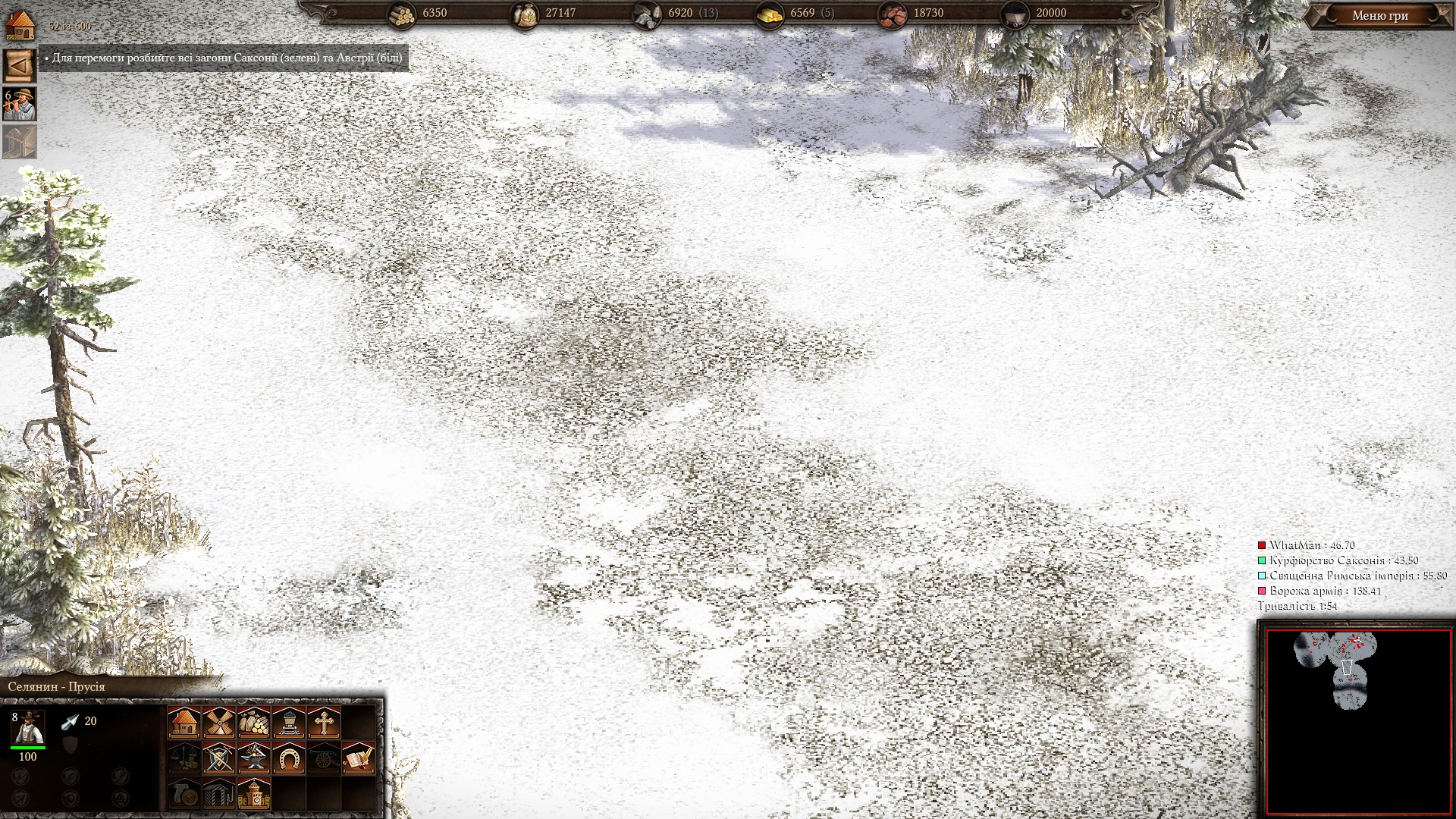Build a blacksmith with the anvil icon
Image resolution: width=1456 pixels, height=819 pixels.
point(253,758)
